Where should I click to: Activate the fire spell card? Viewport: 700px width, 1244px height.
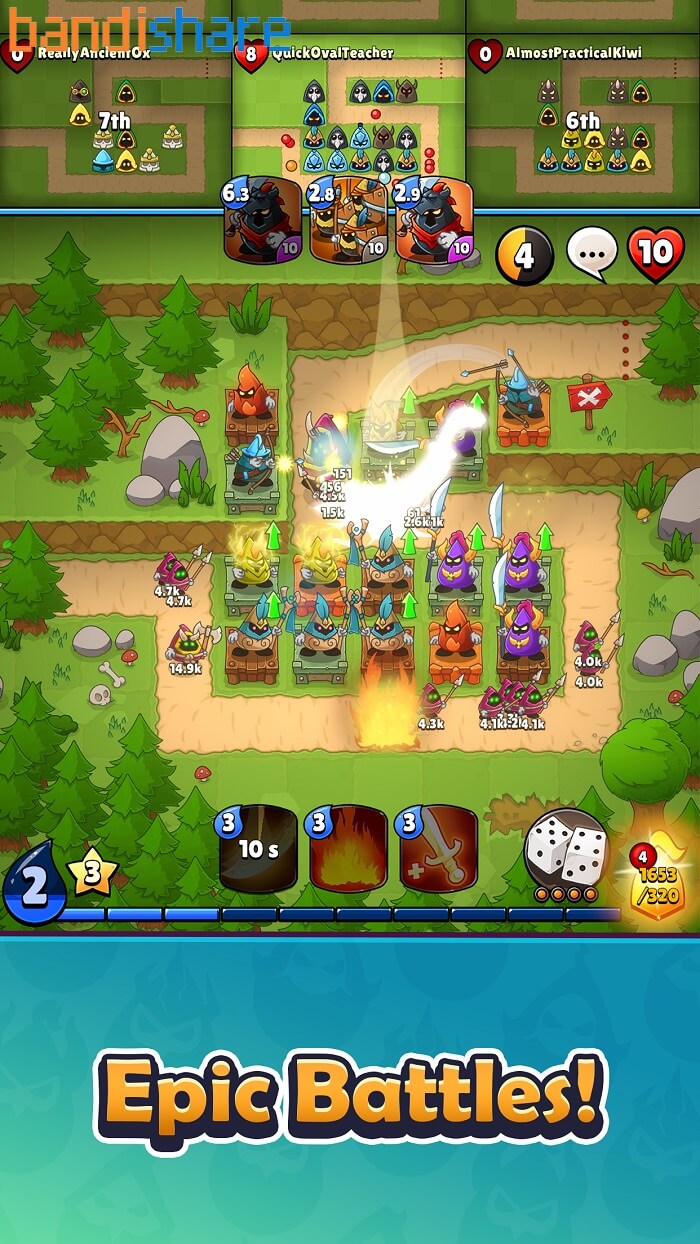pos(348,850)
